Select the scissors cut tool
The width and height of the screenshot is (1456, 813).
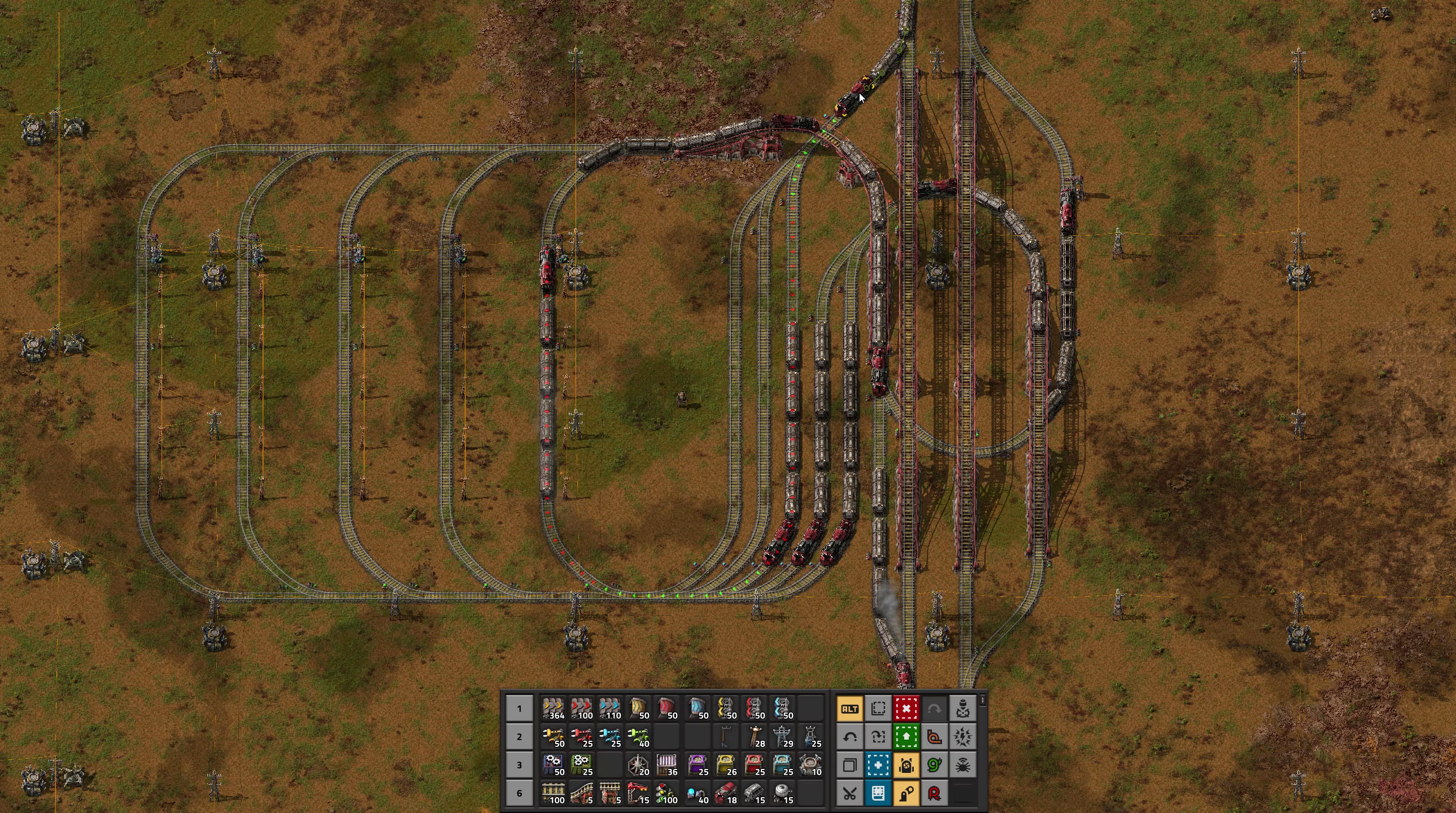(x=849, y=793)
